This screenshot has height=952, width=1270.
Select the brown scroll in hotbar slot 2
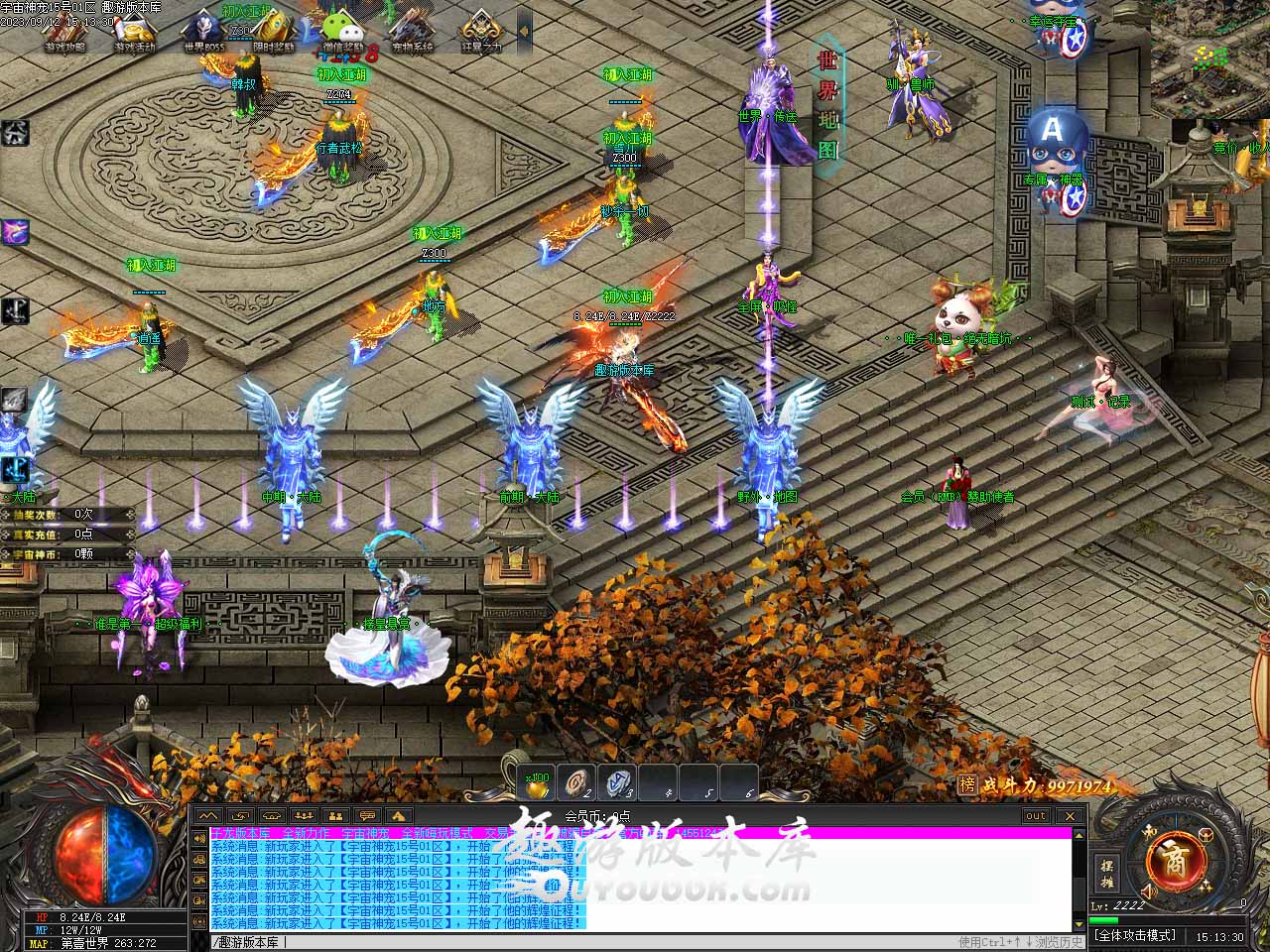click(577, 783)
